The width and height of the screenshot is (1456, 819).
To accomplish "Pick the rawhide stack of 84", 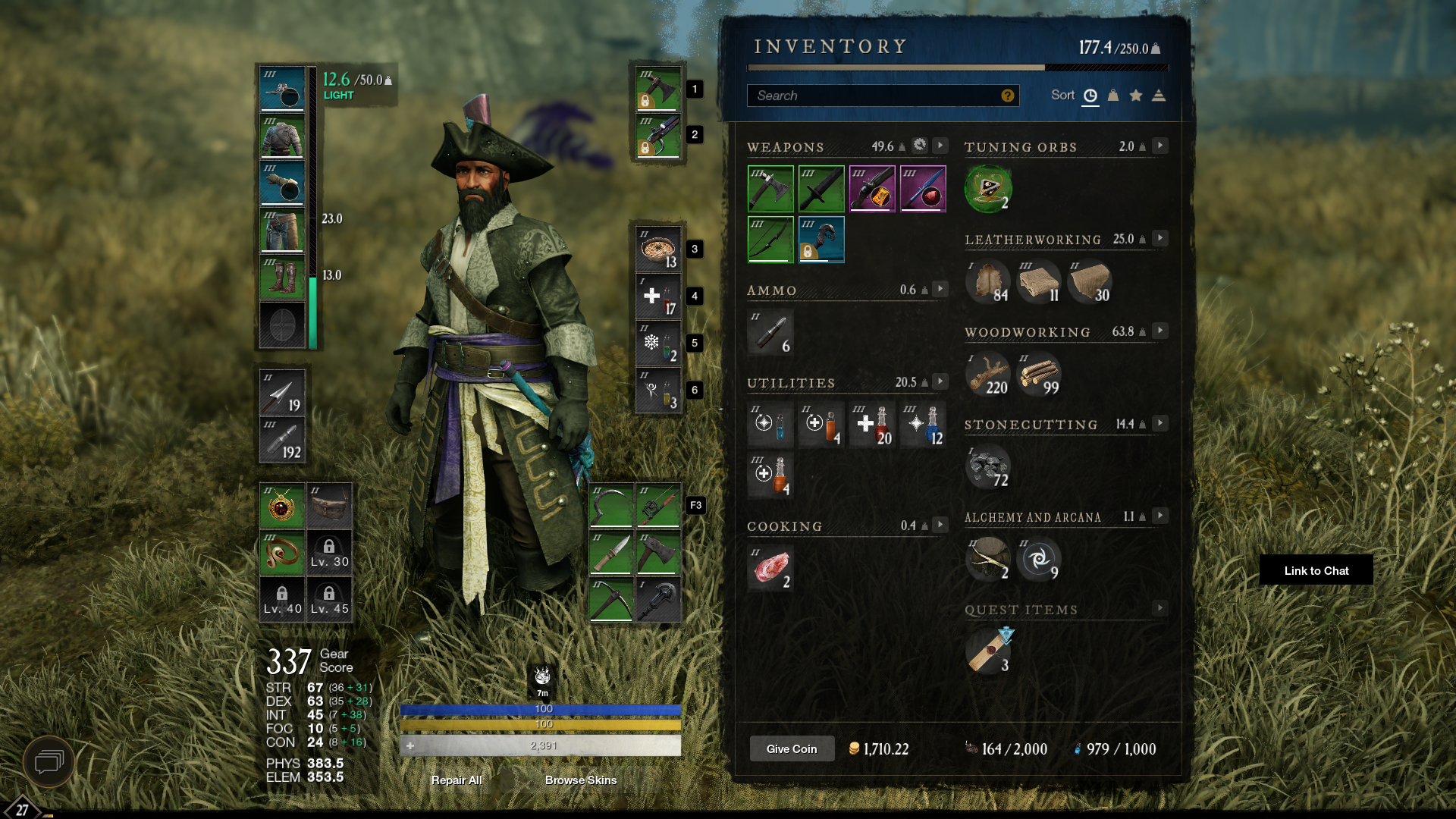I will 987,281.
